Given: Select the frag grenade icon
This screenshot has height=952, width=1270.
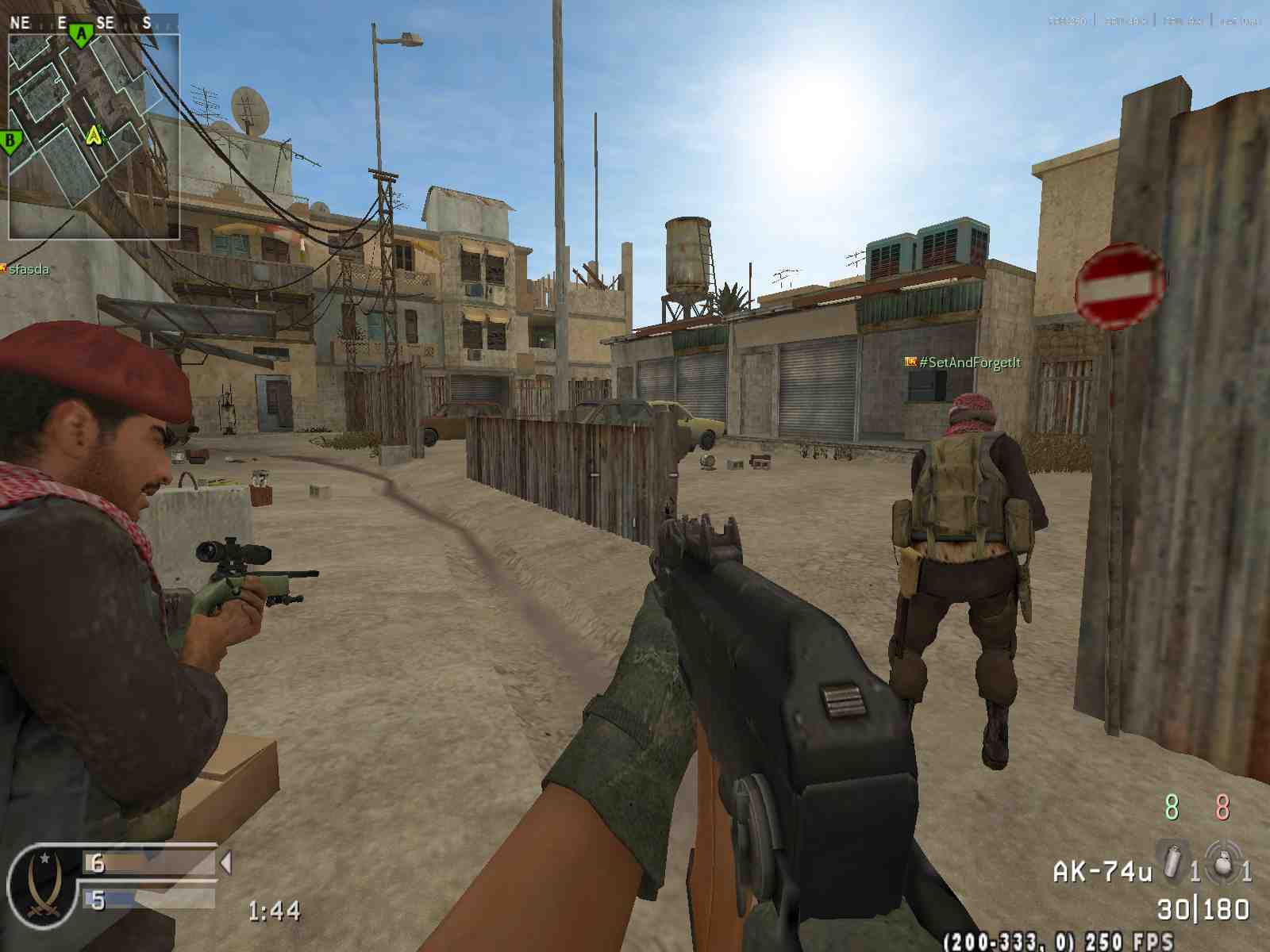Looking at the screenshot, I should coord(1223,862).
